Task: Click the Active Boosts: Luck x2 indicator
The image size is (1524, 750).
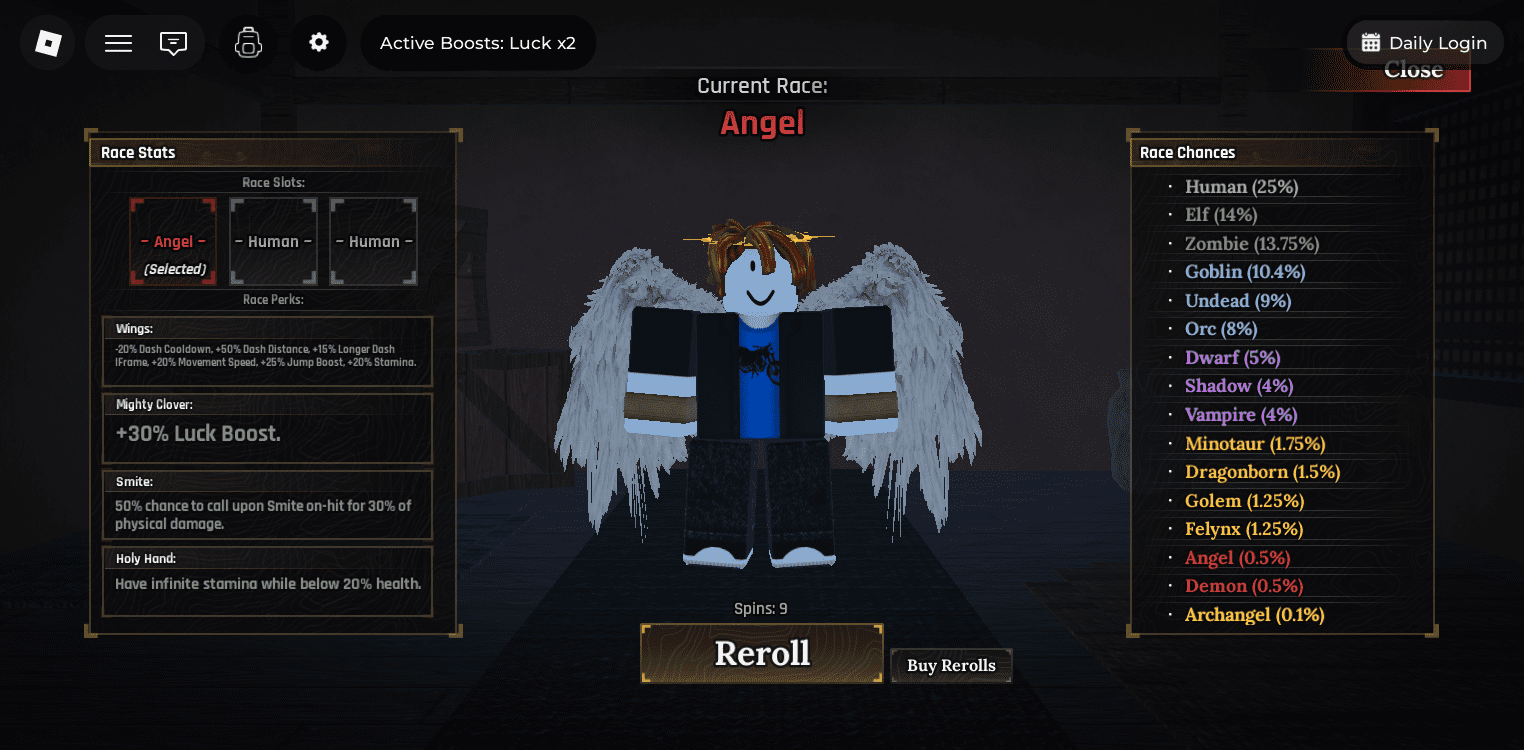Action: coord(478,42)
